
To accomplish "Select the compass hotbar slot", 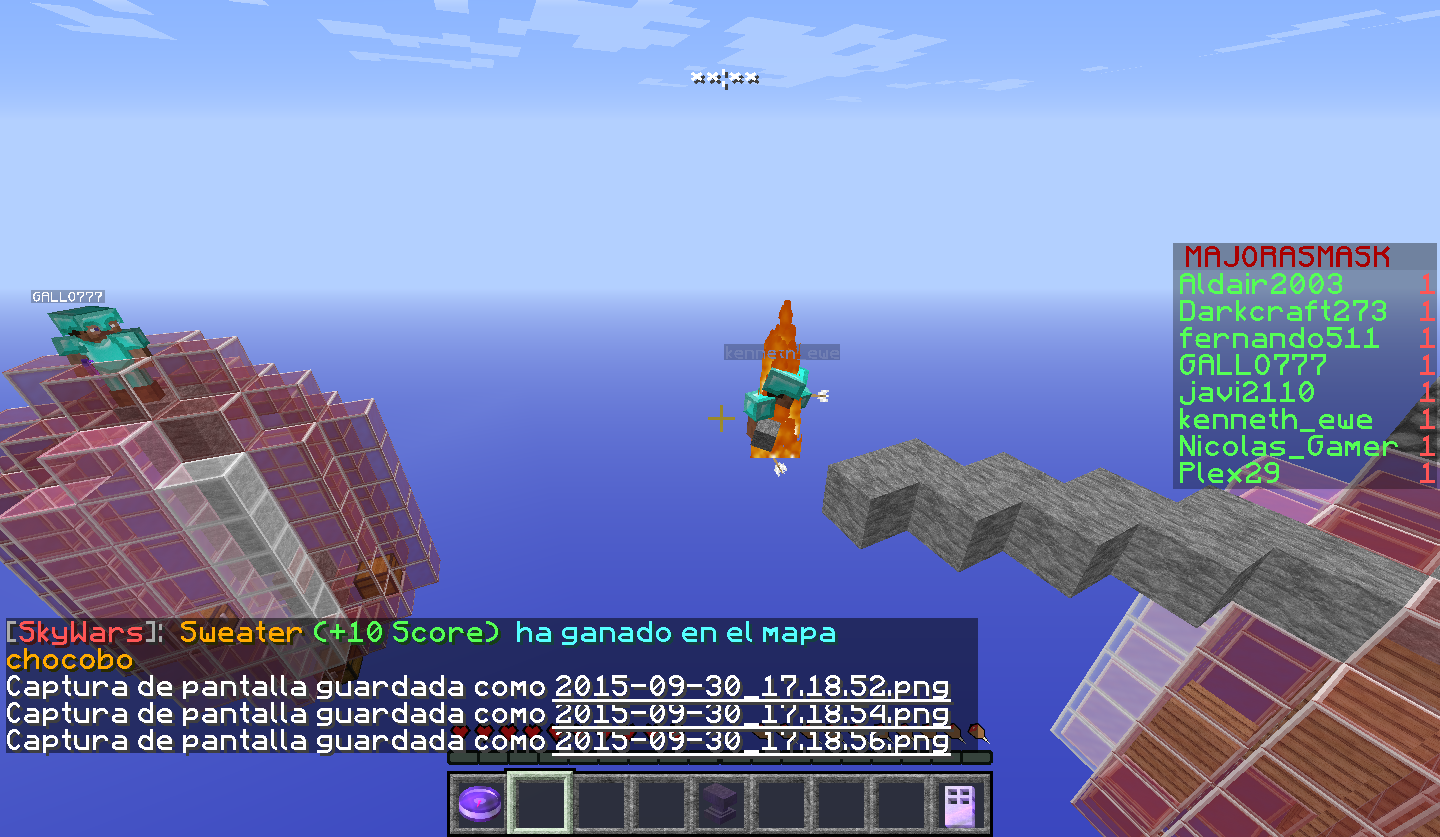I will coord(479,803).
